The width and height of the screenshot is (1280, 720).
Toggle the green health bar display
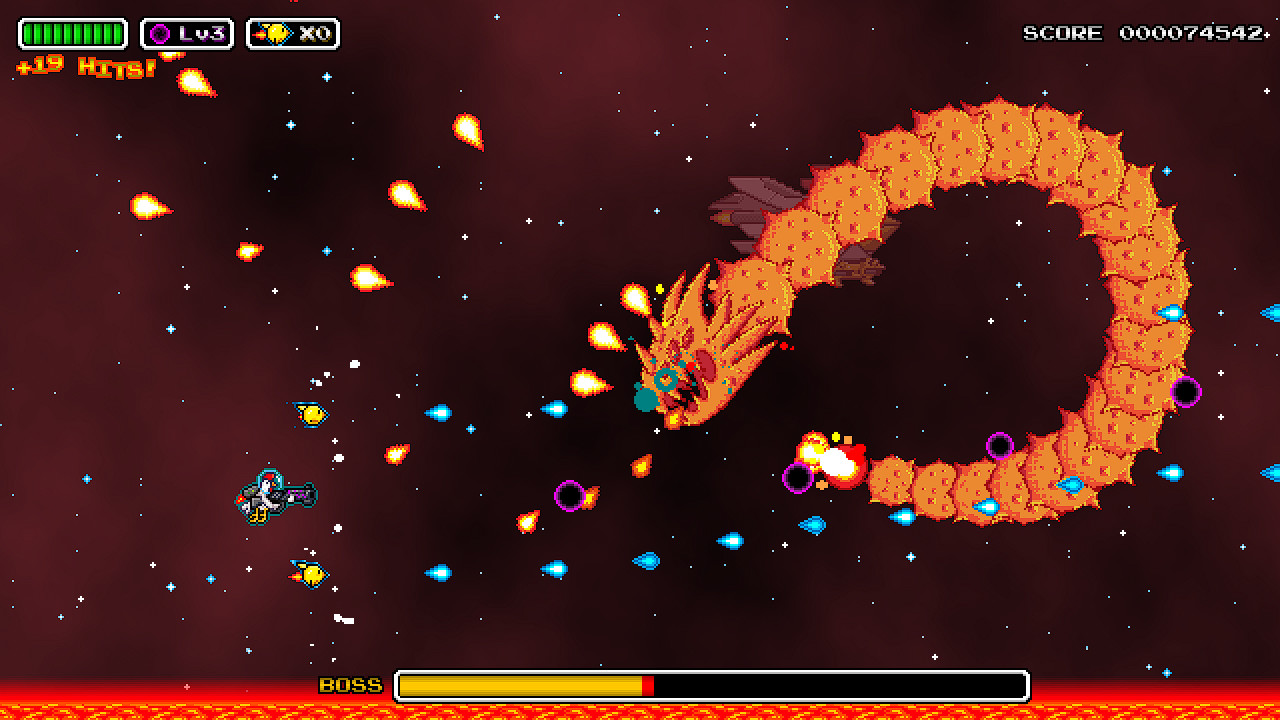pyautogui.click(x=70, y=31)
